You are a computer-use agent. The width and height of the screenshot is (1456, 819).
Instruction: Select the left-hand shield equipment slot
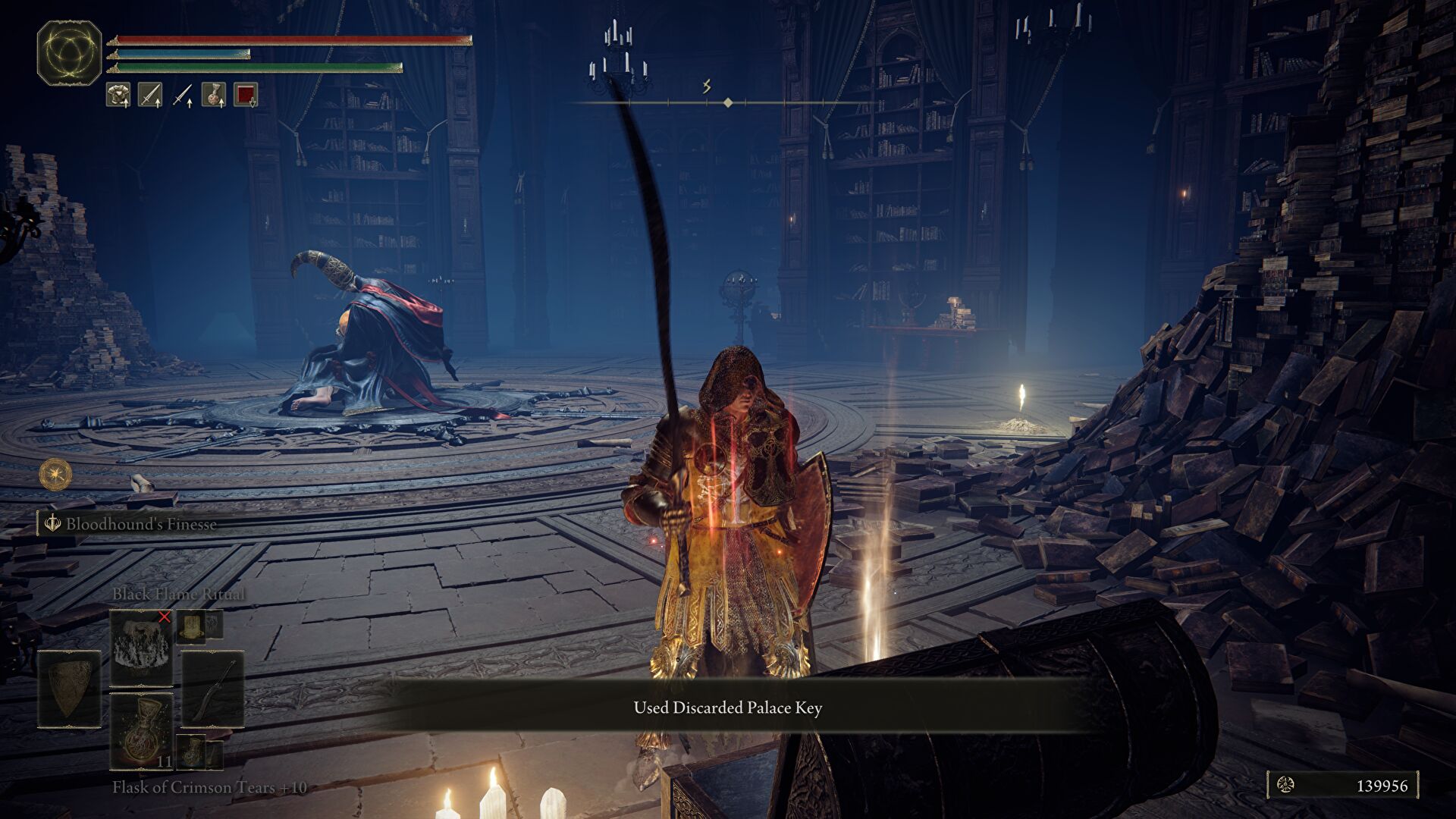[69, 689]
